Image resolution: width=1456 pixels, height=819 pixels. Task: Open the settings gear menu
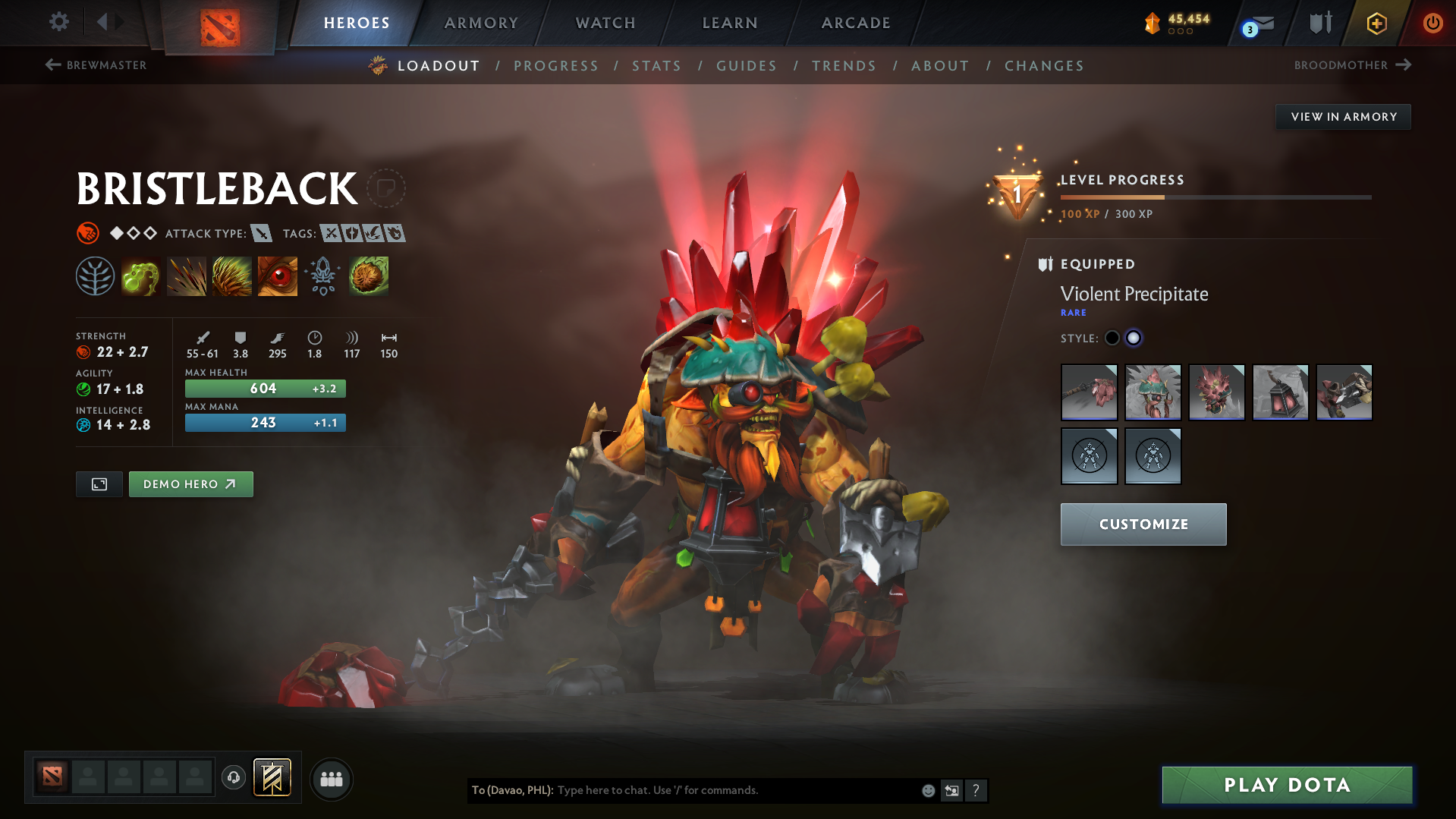click(59, 22)
